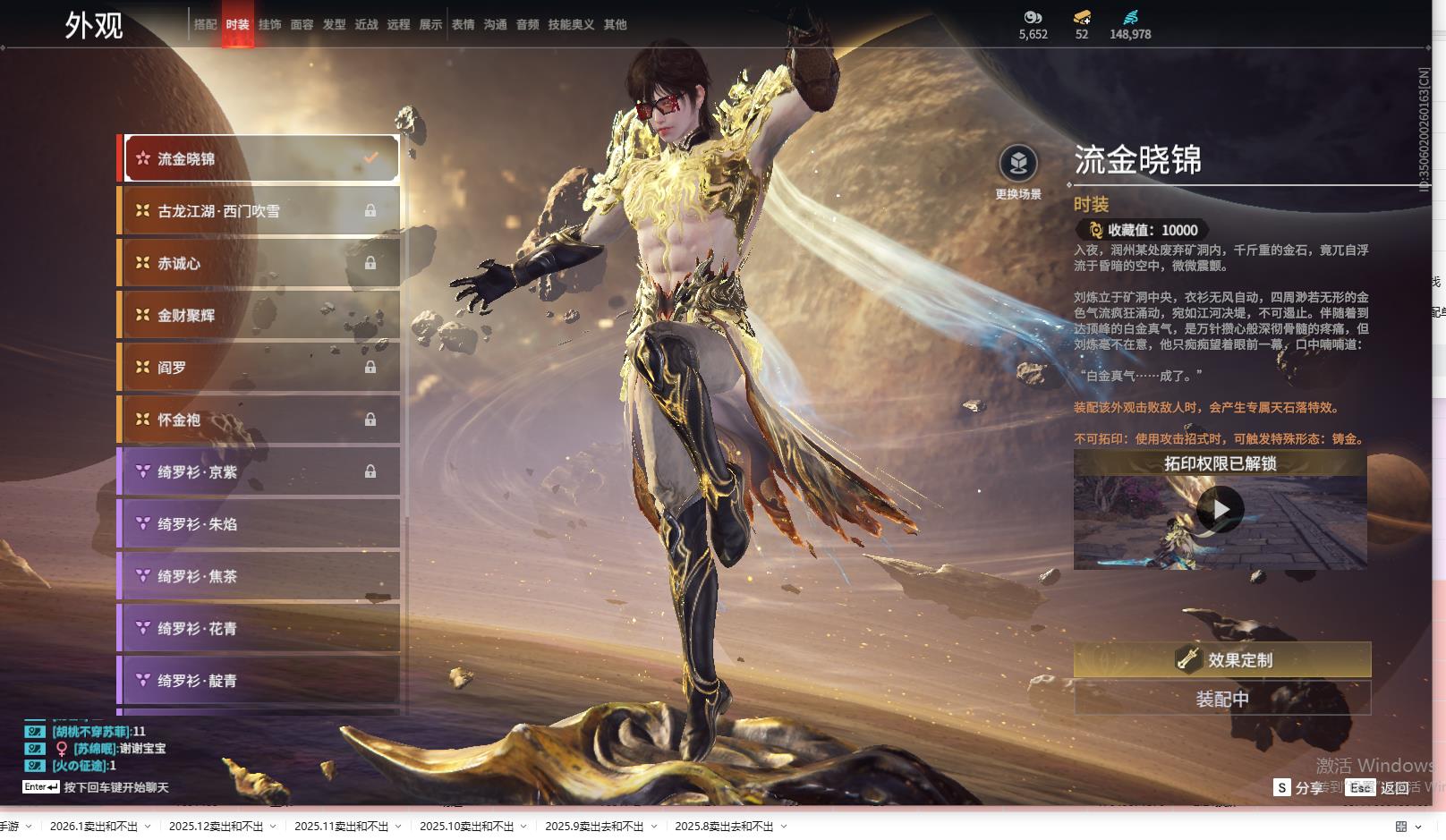Select 古龙江湖·西门吹雪 outfit in list
The image size is (1446, 840).
click(x=259, y=211)
